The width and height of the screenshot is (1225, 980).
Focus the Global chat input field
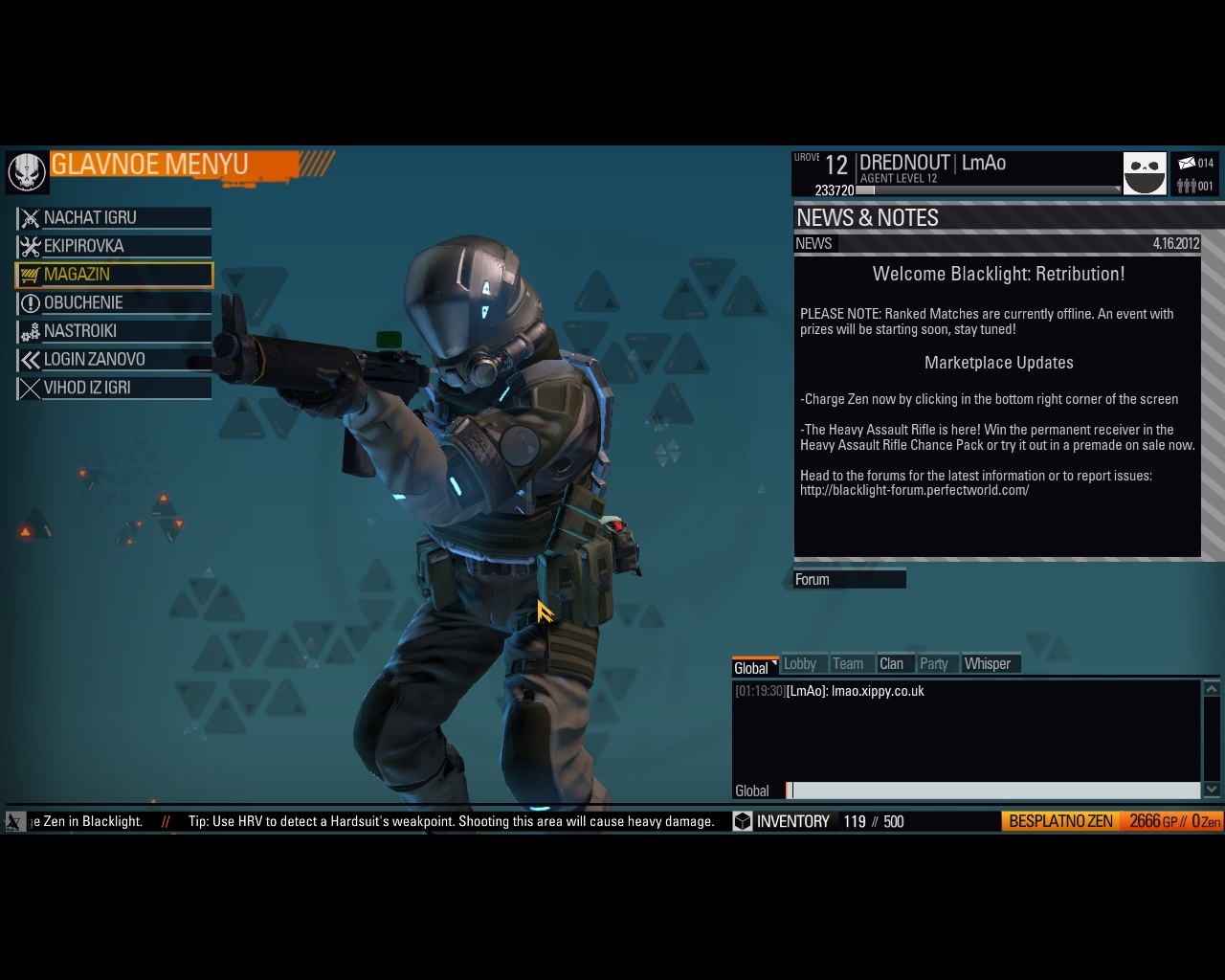(993, 791)
